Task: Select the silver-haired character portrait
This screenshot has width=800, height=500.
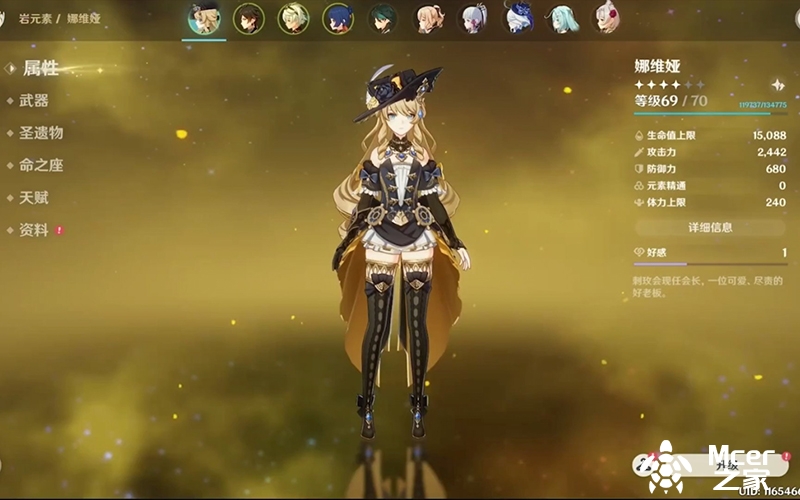Action: point(473,18)
